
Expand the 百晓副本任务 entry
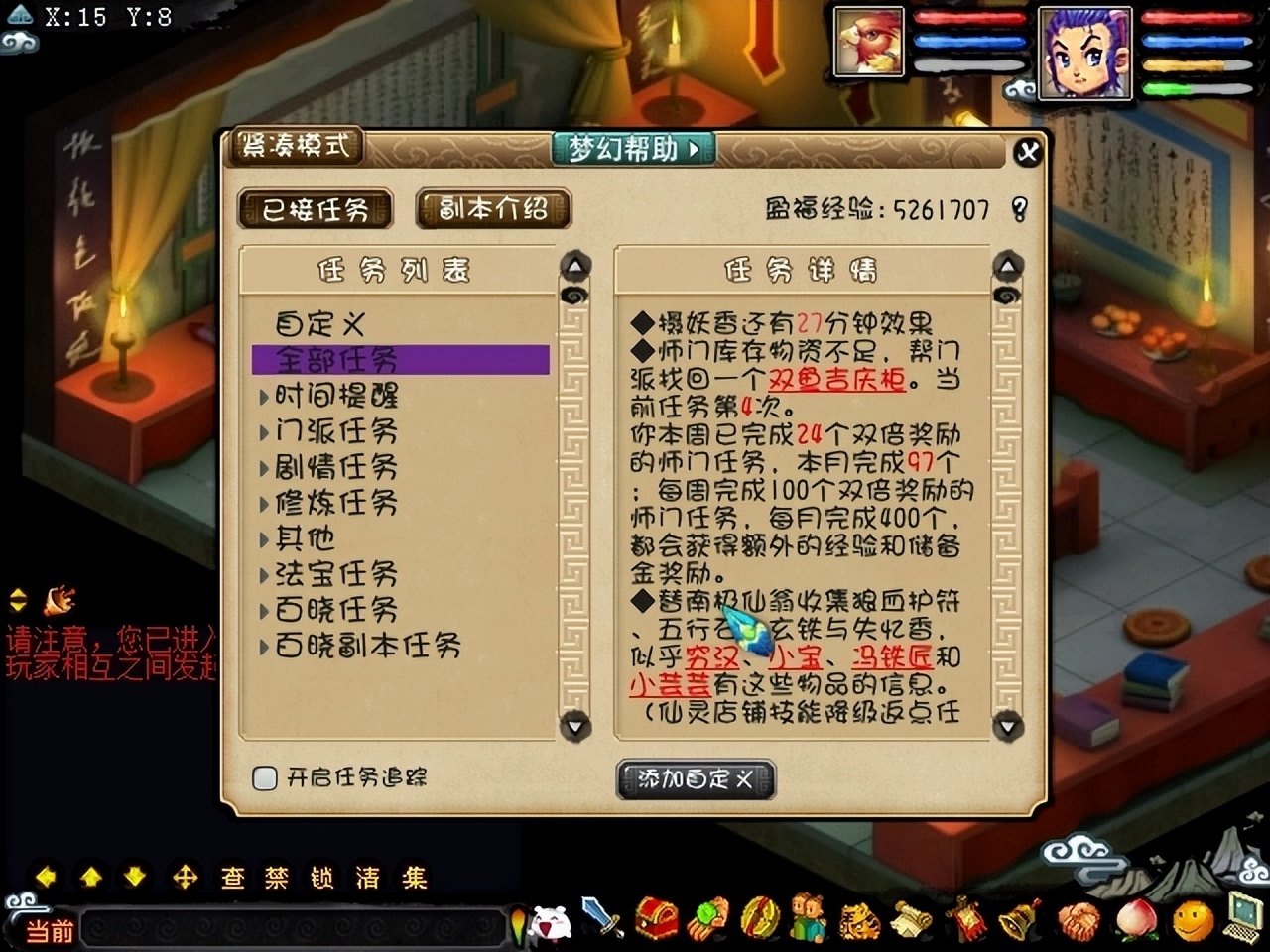(x=362, y=646)
